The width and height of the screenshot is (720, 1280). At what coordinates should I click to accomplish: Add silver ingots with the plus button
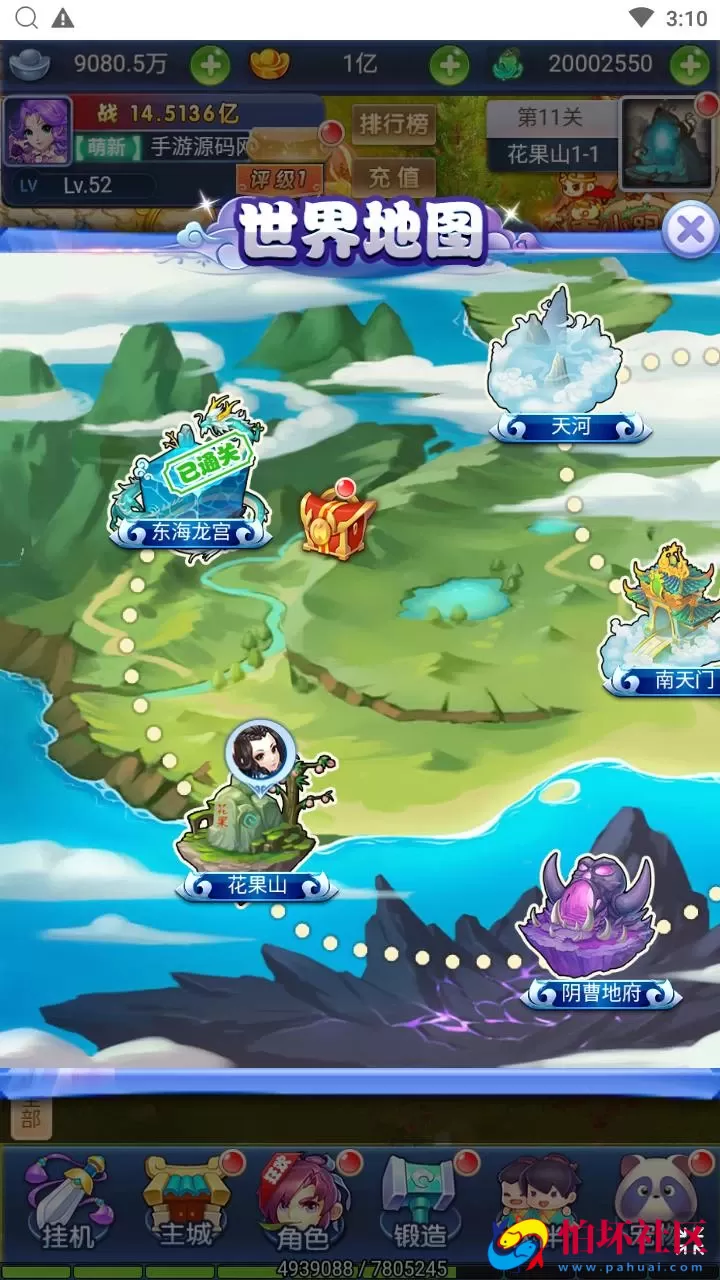(210, 65)
